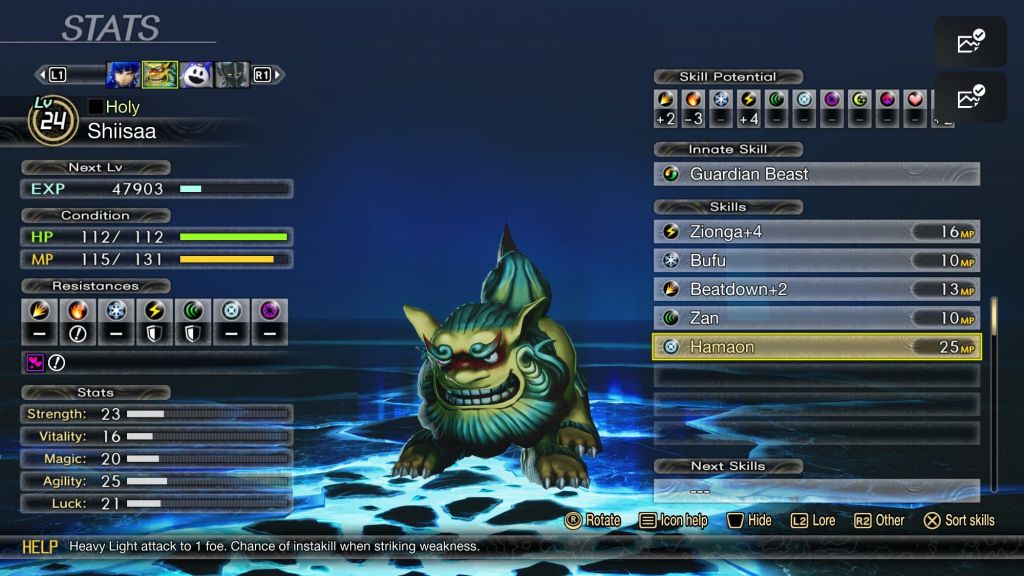The image size is (1024, 576).
Task: Pick the Zan skill row
Action: pyautogui.click(x=816, y=318)
